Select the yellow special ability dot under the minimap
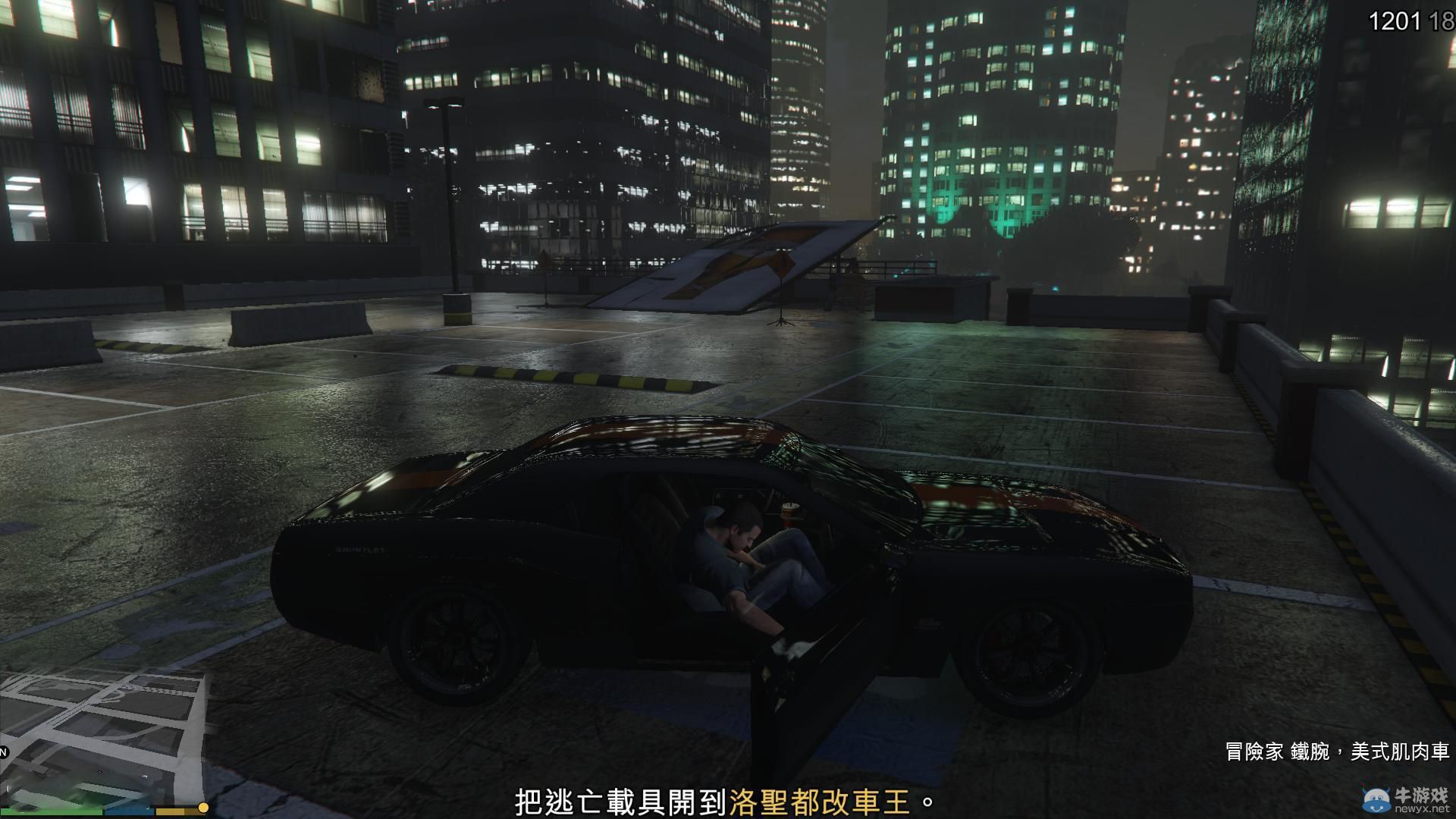 click(203, 807)
